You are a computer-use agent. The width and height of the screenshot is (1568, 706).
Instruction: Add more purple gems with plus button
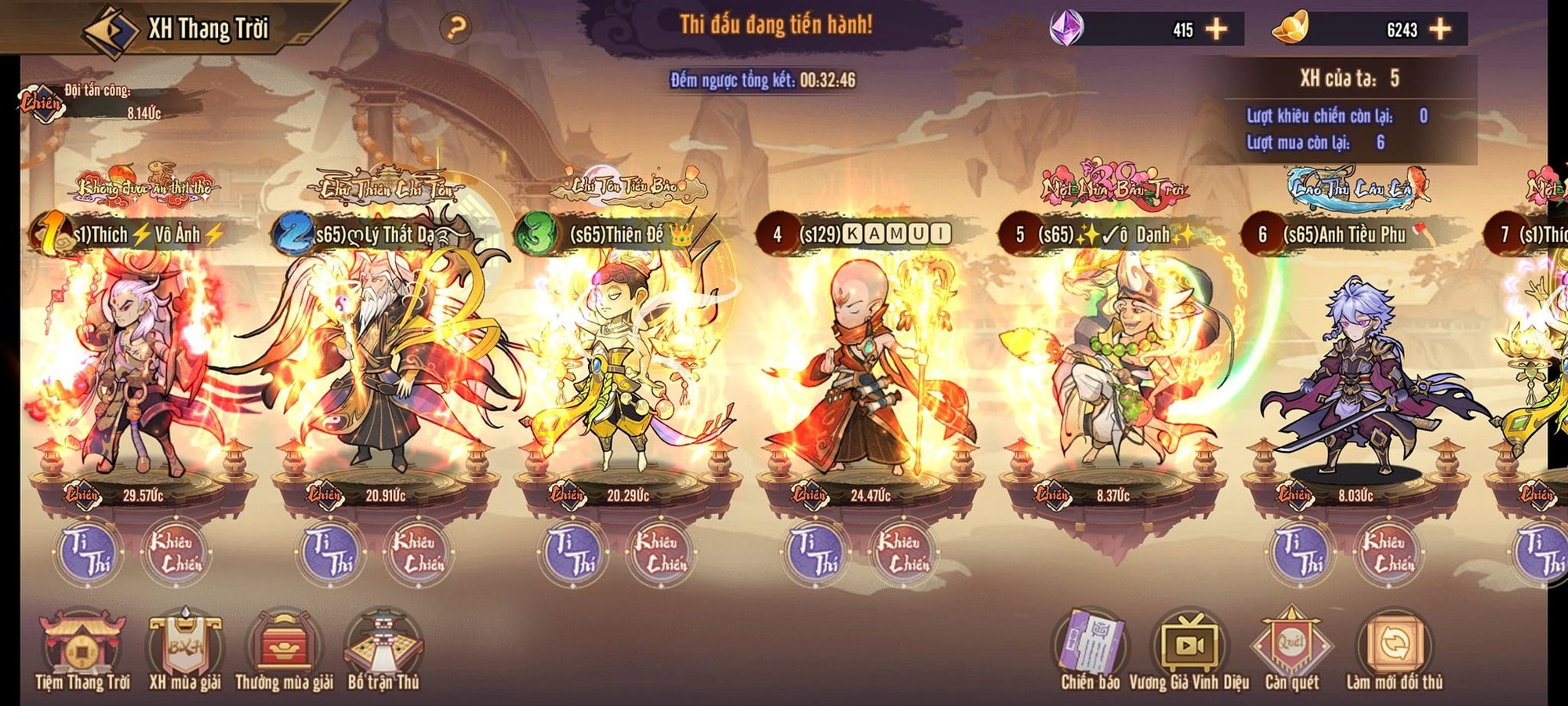click(x=1216, y=30)
